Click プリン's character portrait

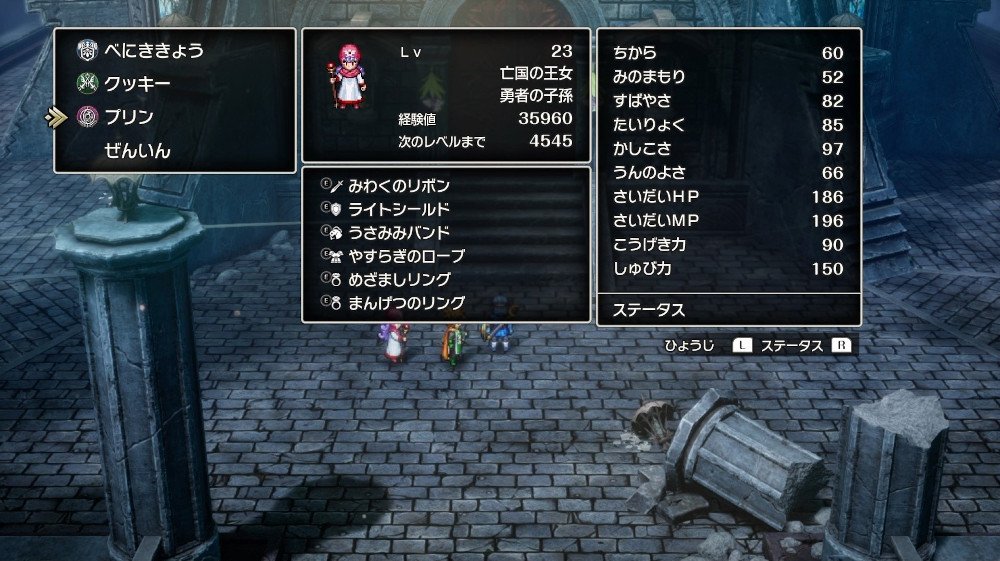[344, 76]
